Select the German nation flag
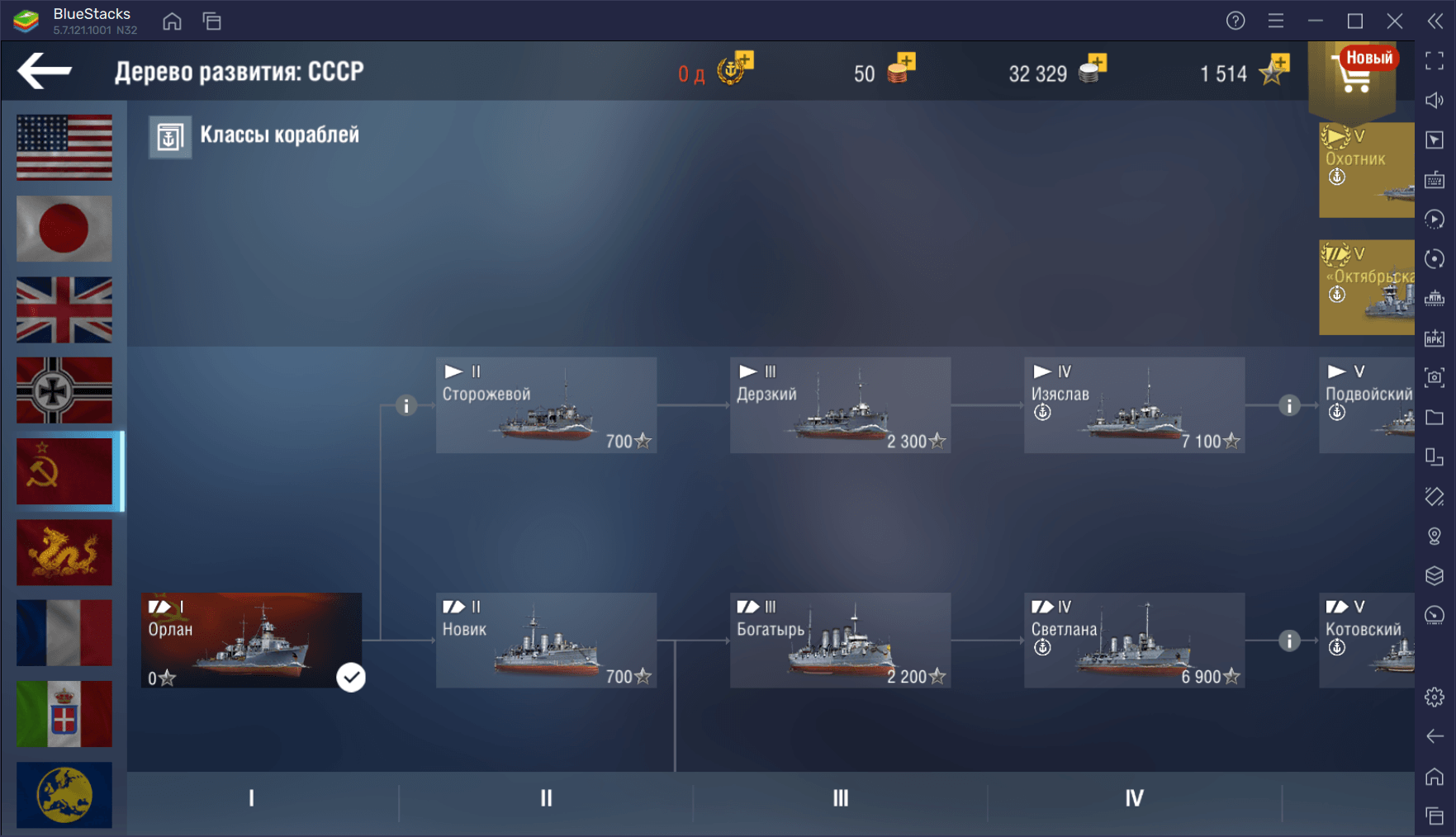Screen dimensions: 1456x837 pyautogui.click(x=64, y=390)
